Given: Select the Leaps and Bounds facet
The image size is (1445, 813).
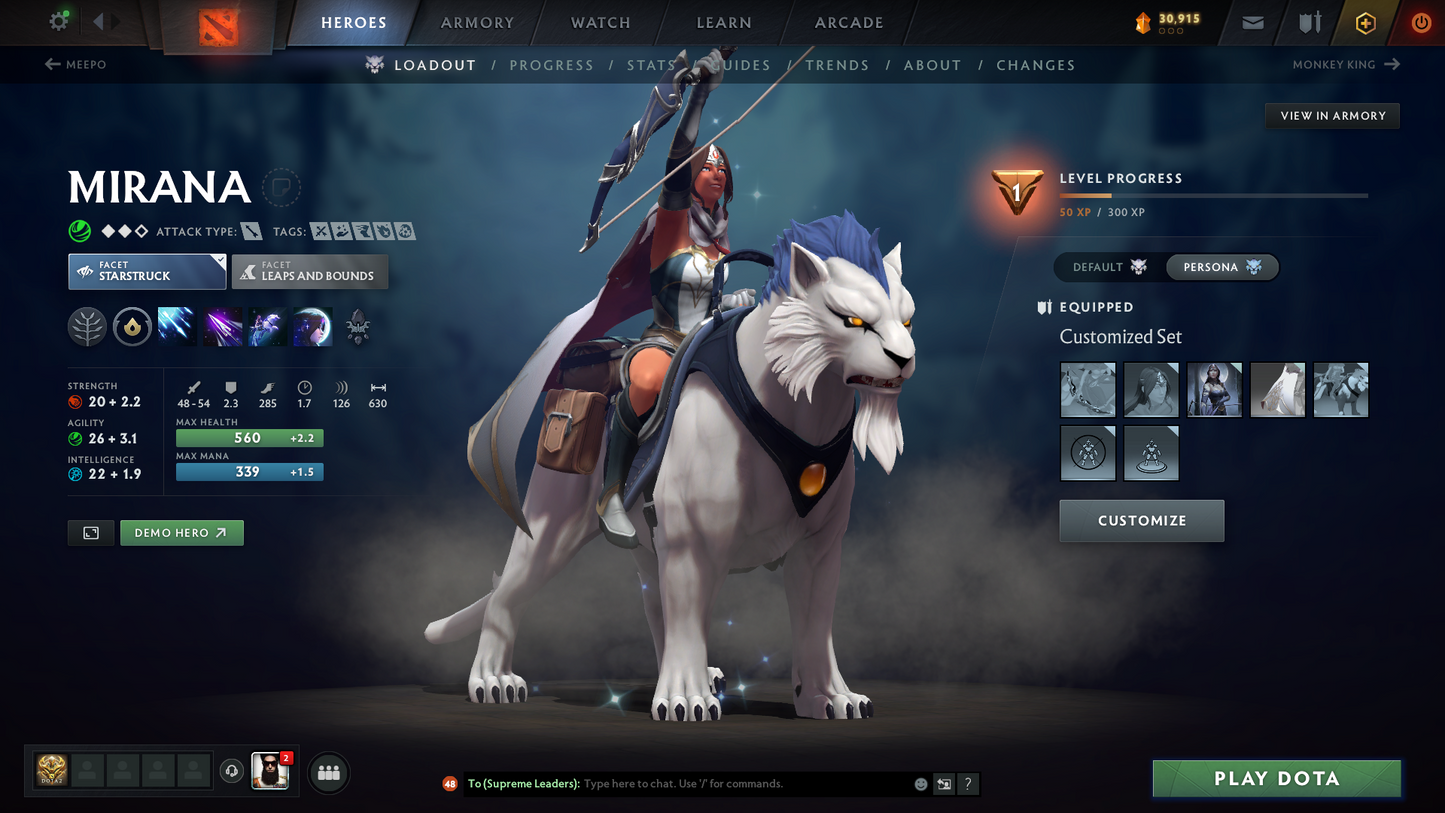Looking at the screenshot, I should [x=310, y=271].
